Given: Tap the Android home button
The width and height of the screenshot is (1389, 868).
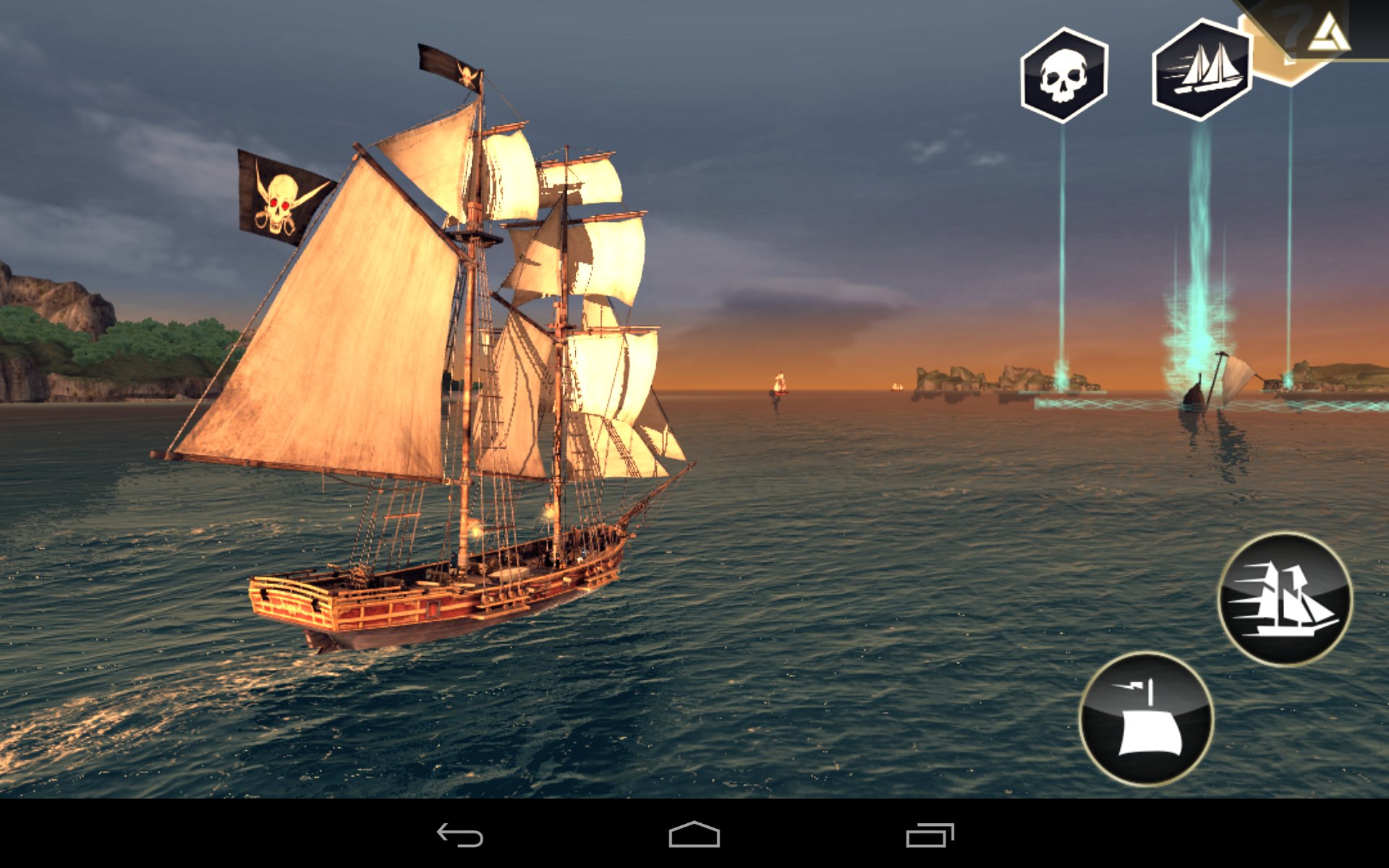Looking at the screenshot, I should click(694, 835).
